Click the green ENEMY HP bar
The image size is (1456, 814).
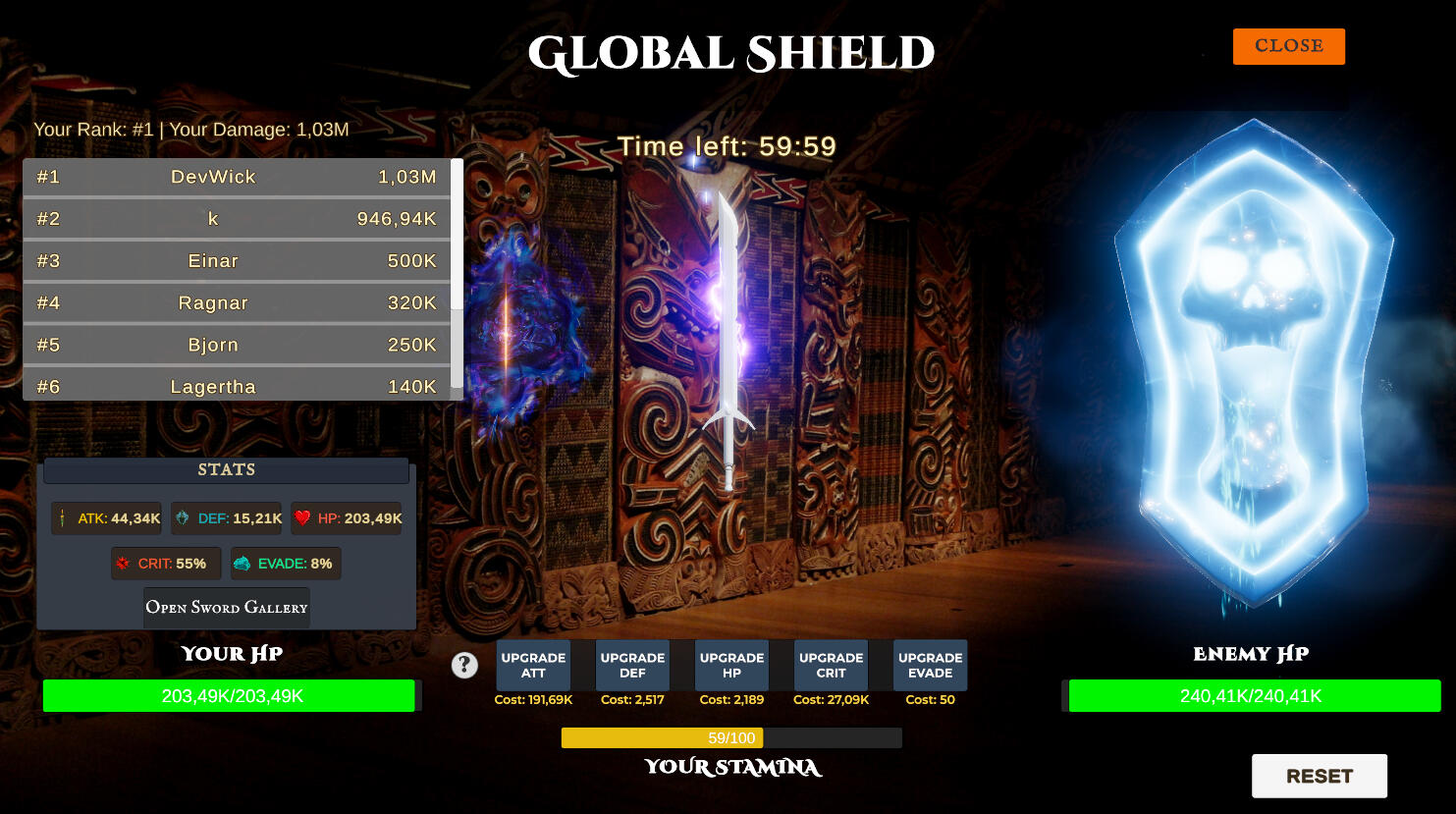[x=1254, y=695]
